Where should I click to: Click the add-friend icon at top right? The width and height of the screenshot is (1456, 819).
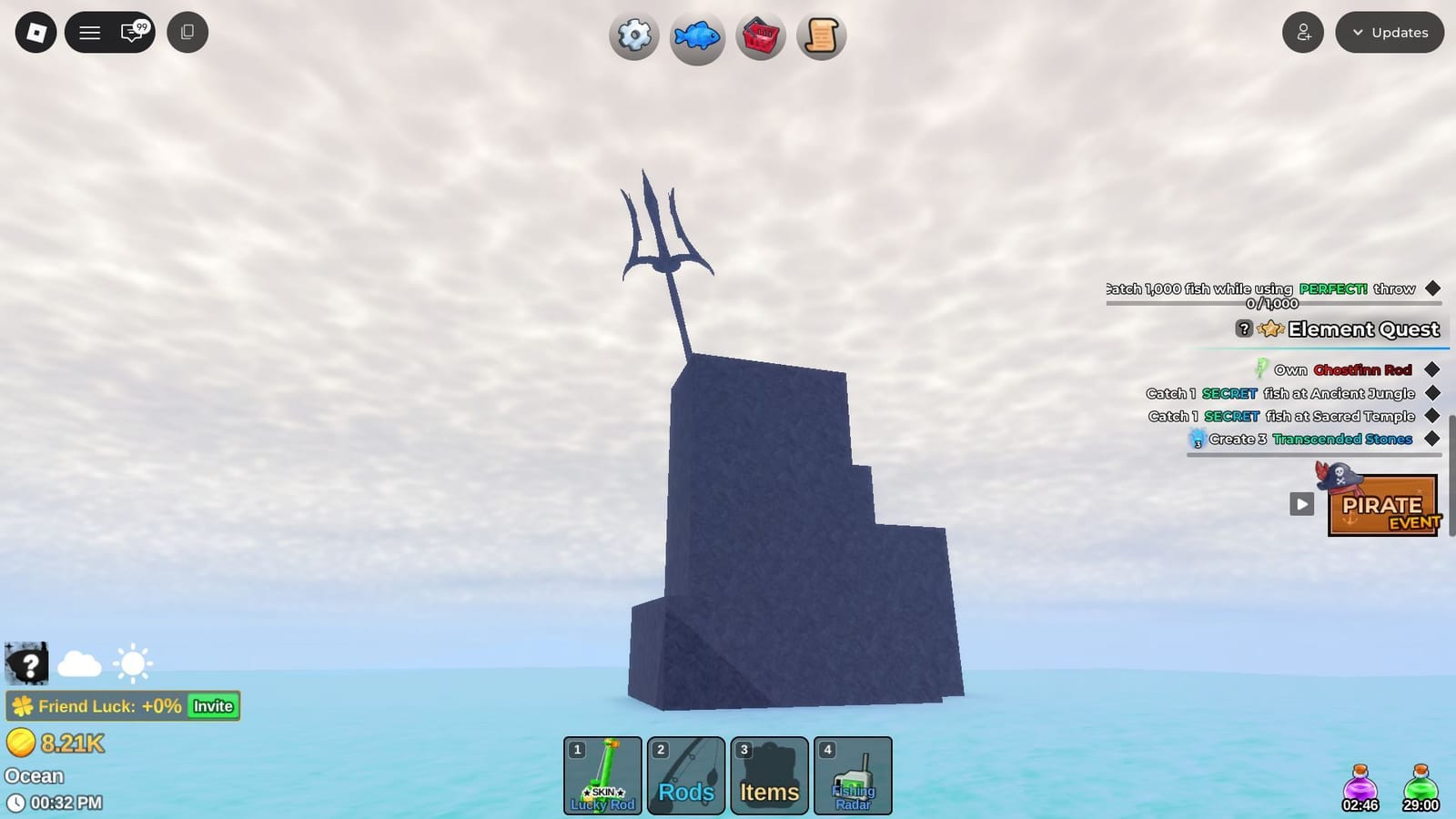coord(1303,32)
